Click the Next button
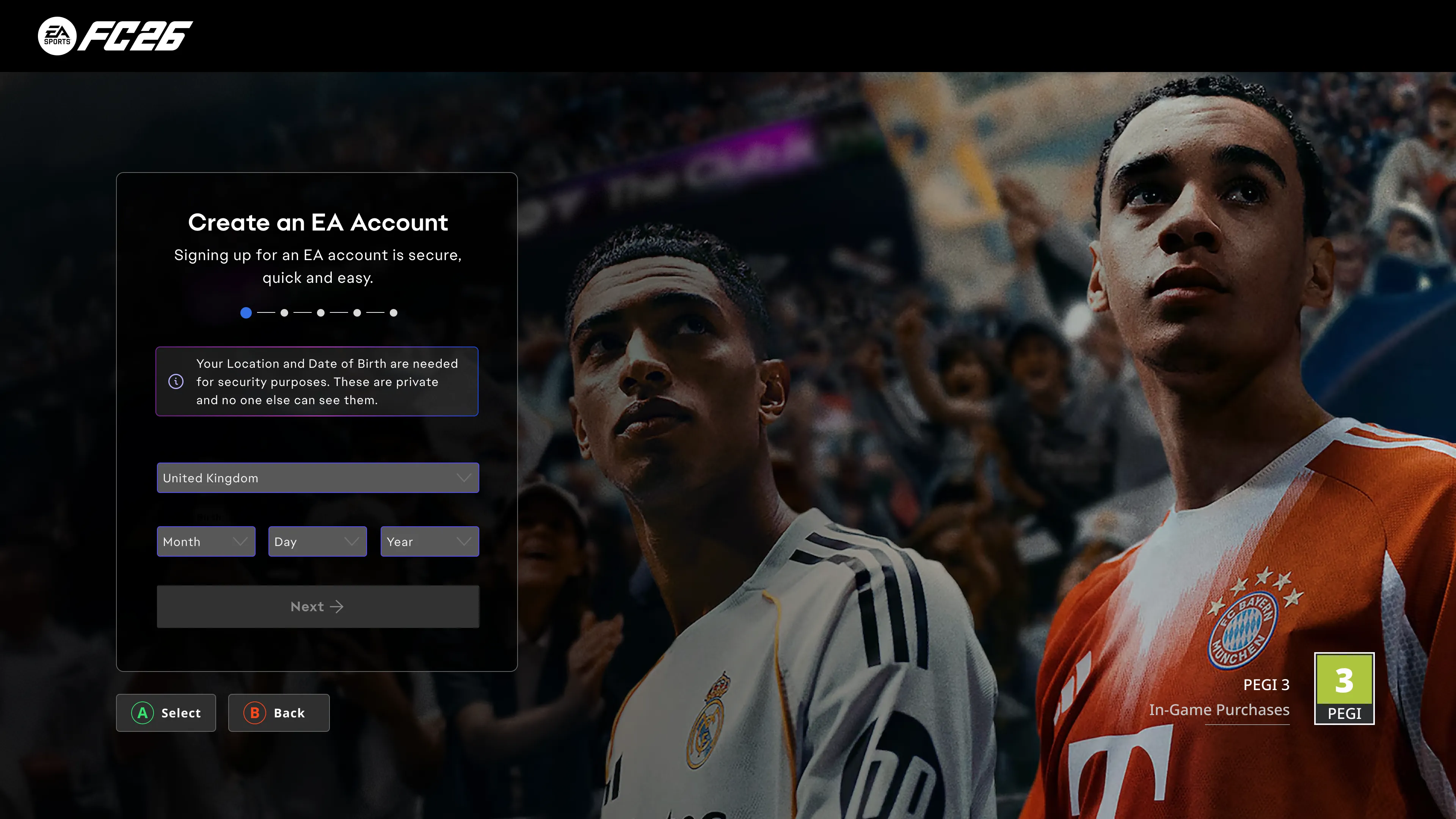 [x=317, y=606]
